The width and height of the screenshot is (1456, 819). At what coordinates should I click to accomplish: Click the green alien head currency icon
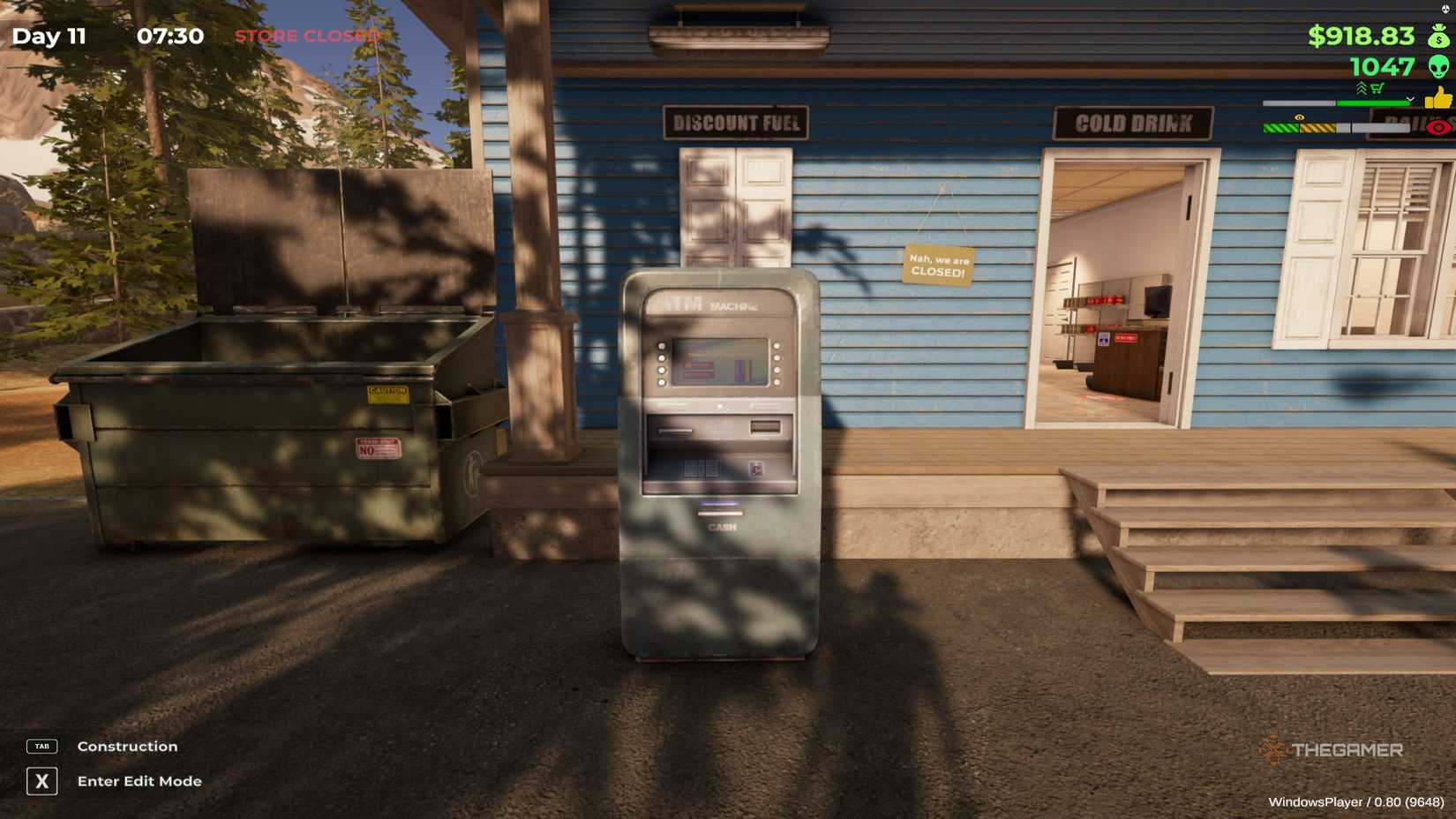1439,67
